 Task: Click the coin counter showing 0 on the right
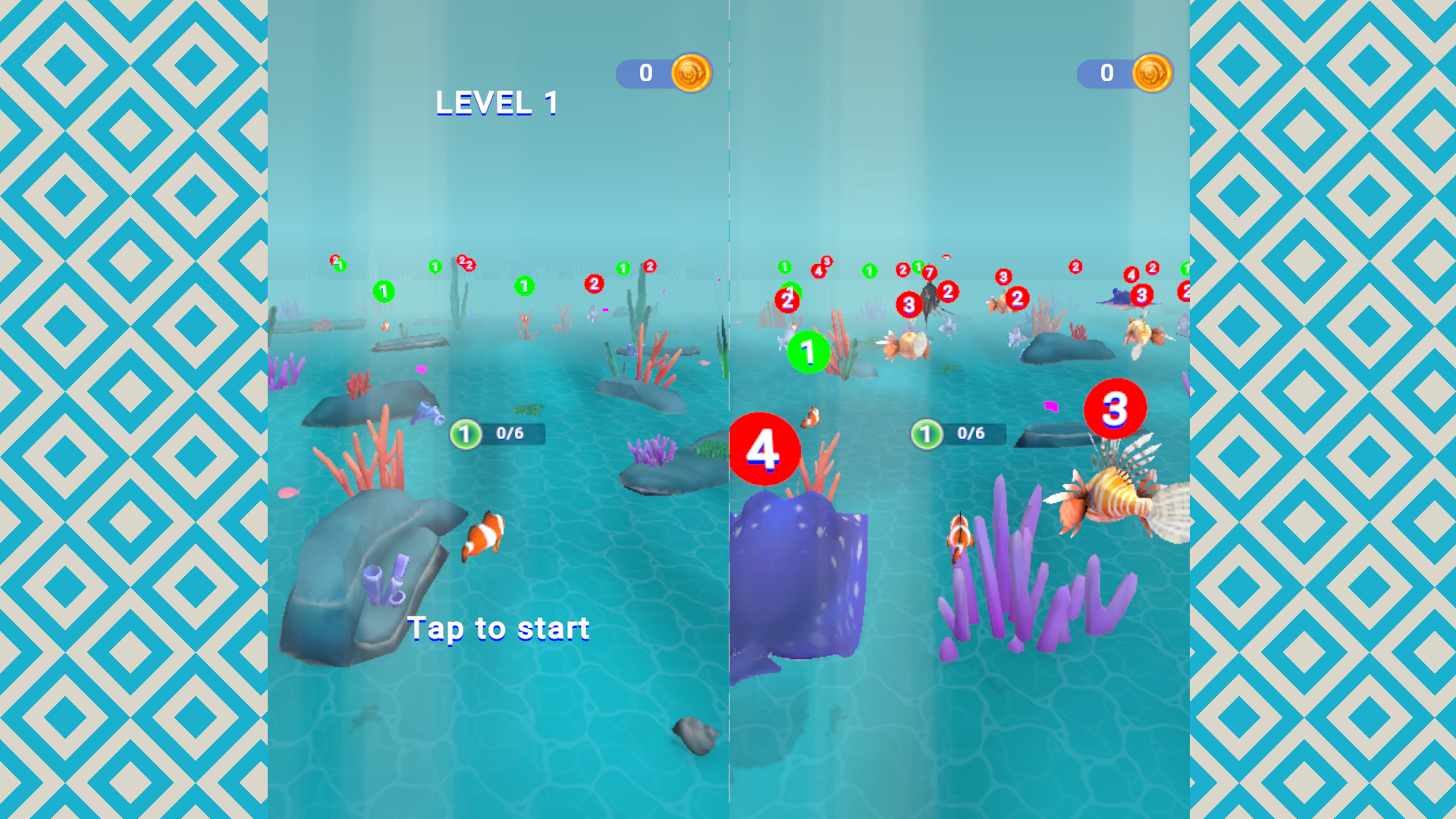[x=1106, y=73]
